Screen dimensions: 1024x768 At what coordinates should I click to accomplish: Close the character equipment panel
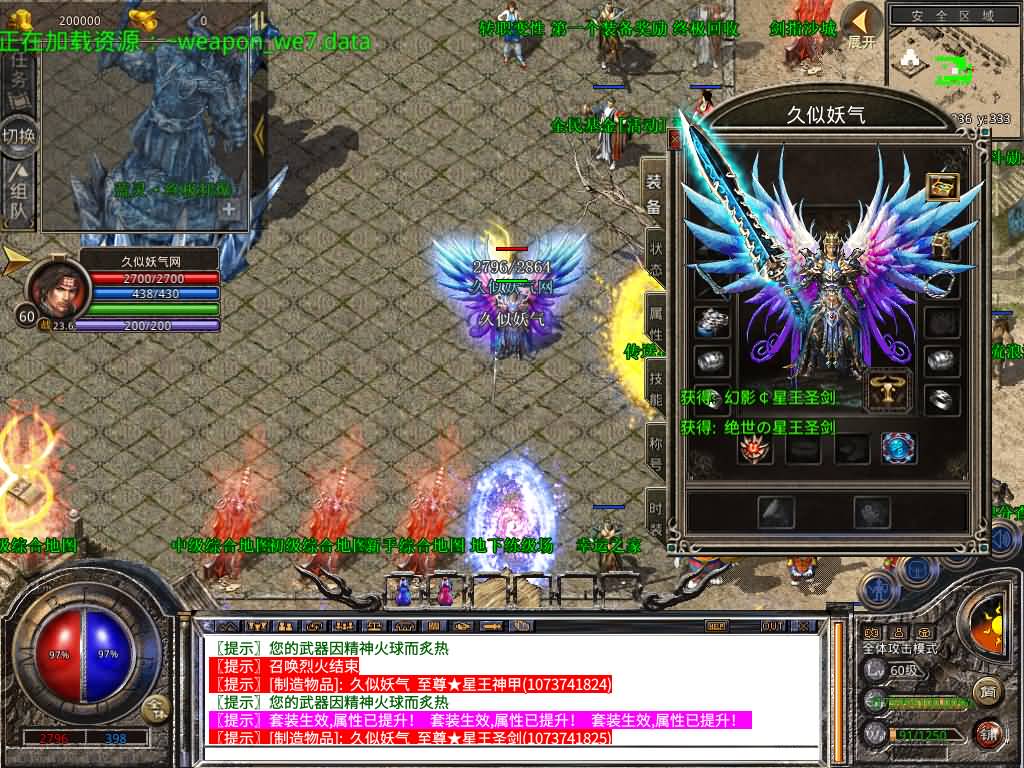point(675,140)
